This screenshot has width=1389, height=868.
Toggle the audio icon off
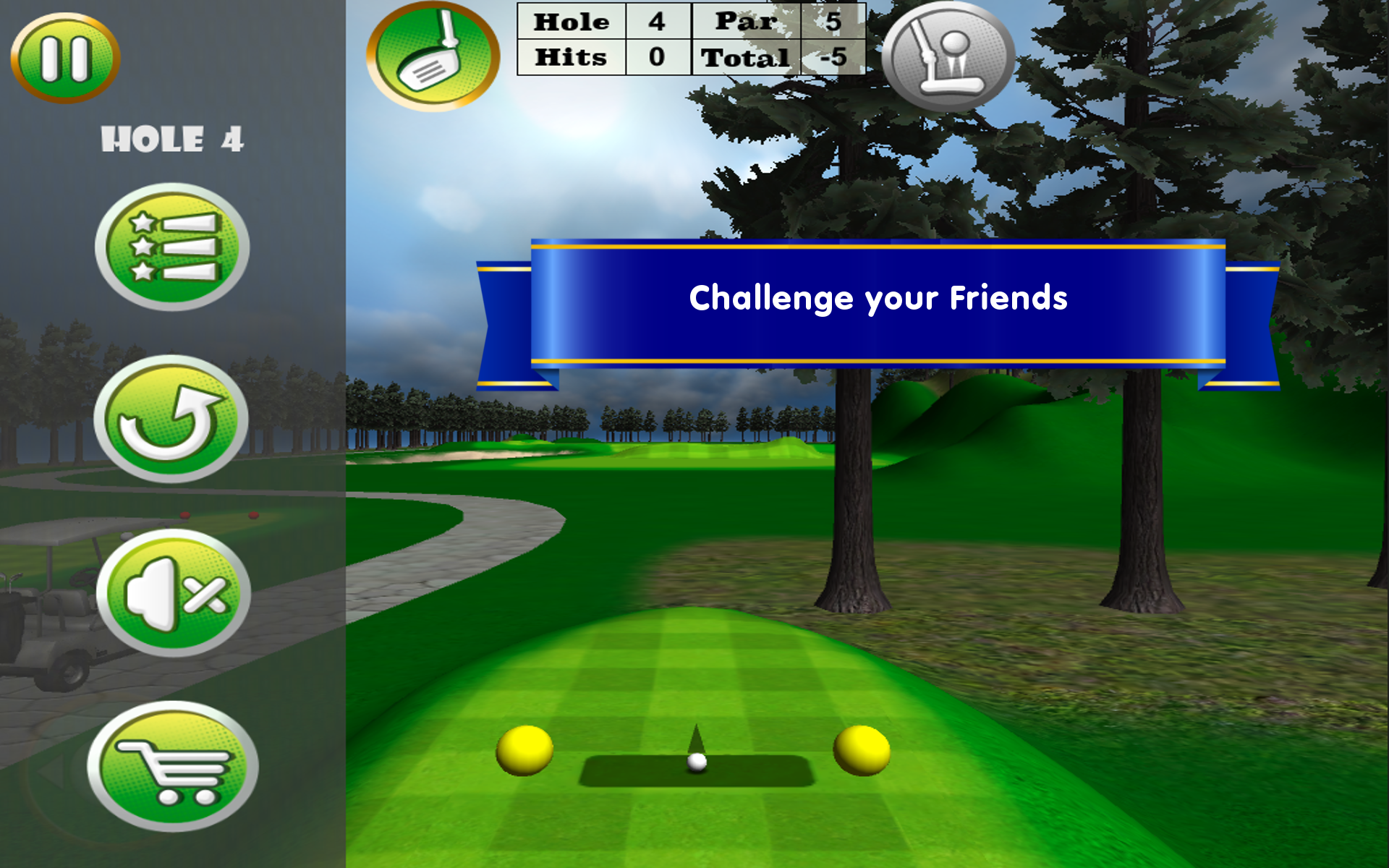[172, 595]
